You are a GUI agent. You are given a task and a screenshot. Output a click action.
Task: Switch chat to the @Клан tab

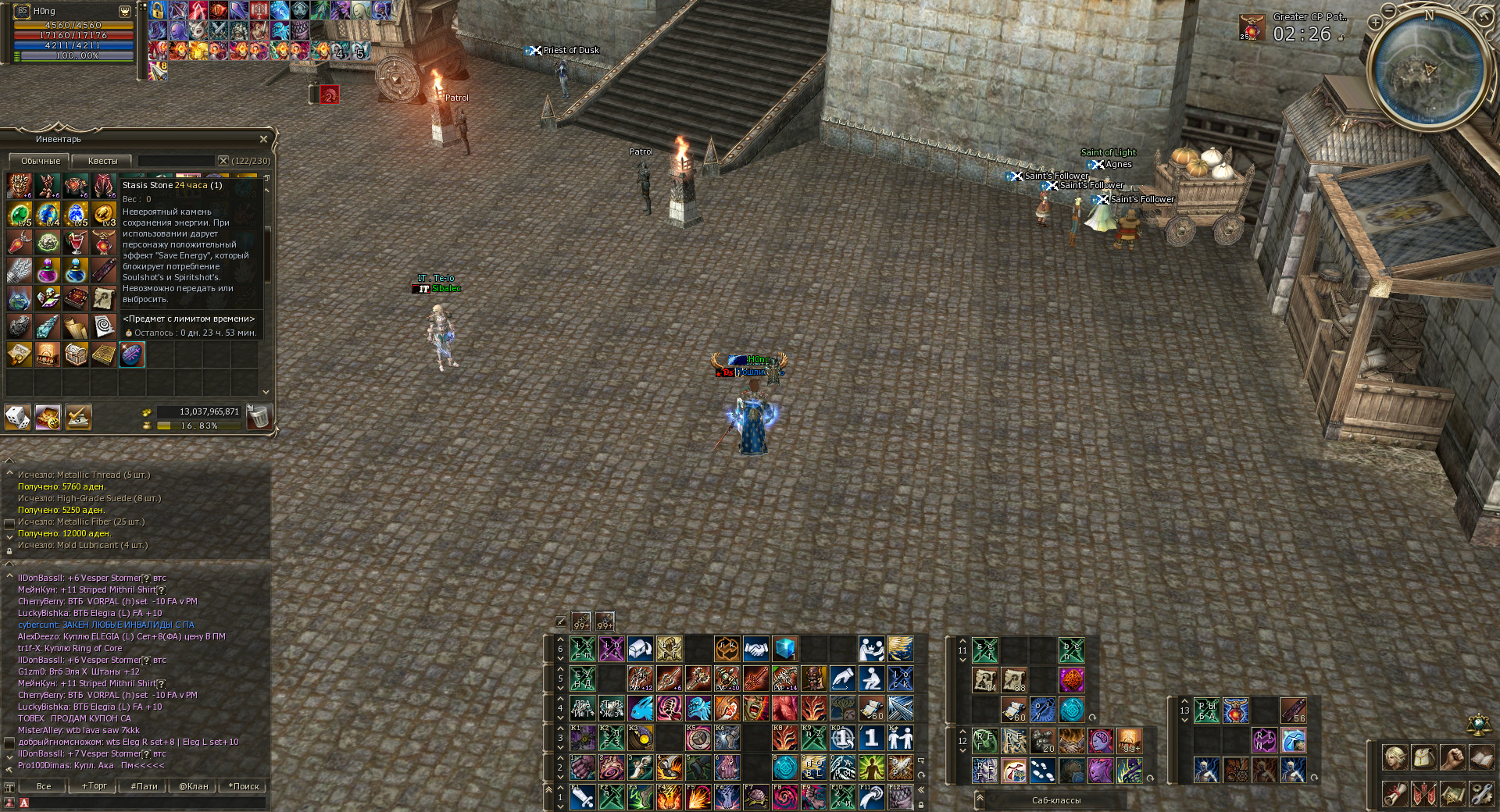[194, 786]
